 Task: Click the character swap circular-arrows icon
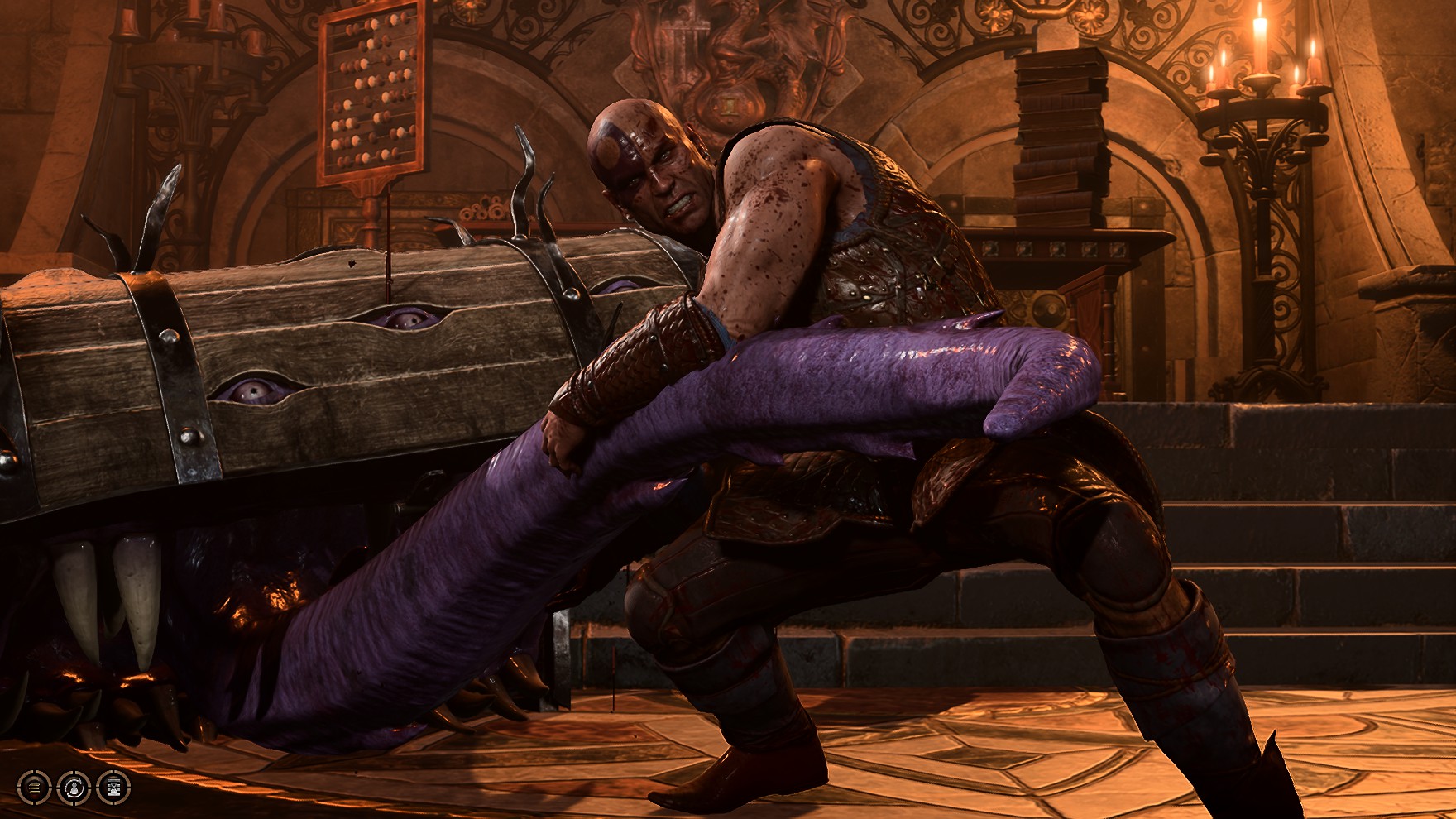[74, 787]
